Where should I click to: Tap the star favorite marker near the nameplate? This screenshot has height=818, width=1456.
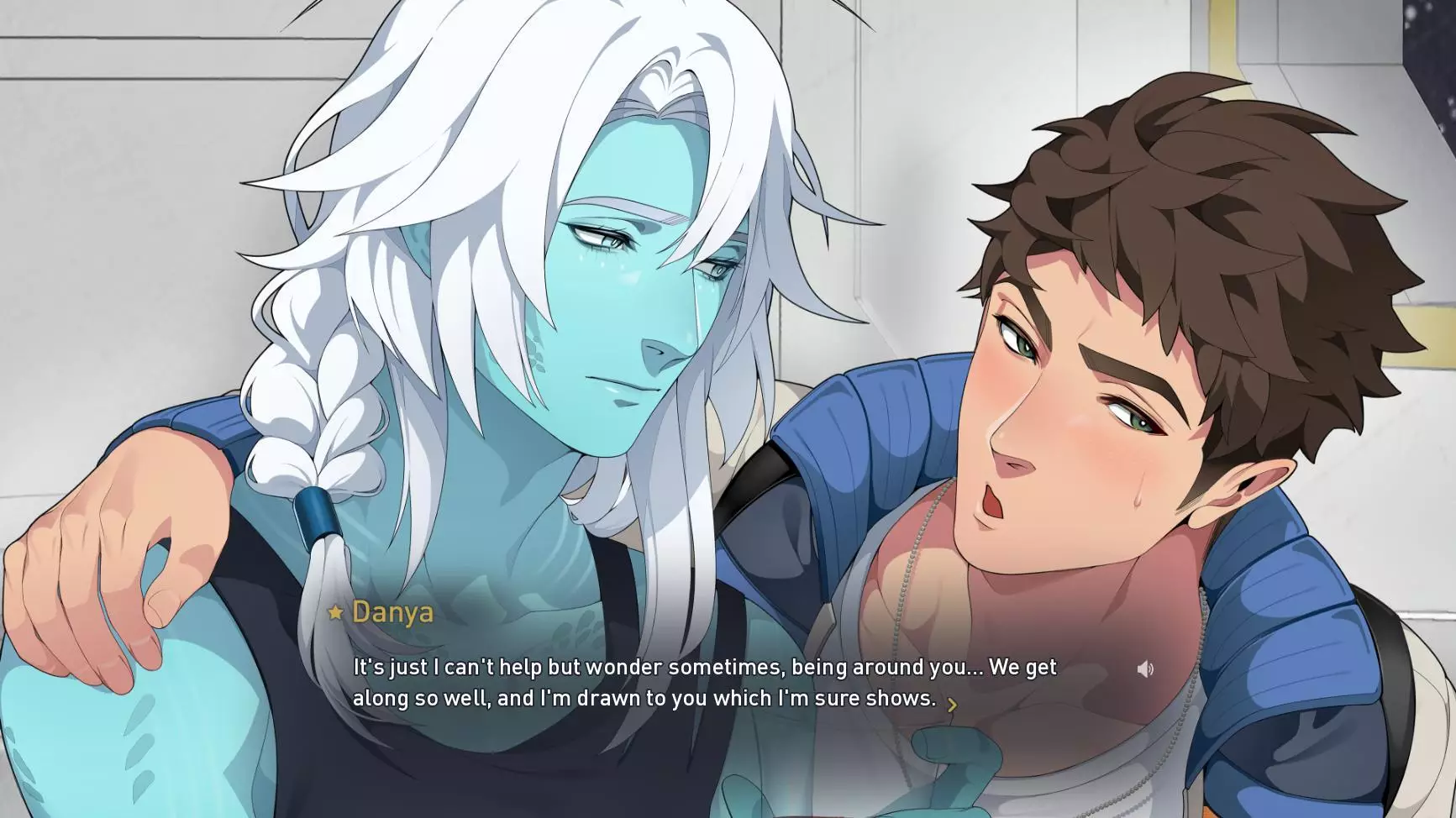(x=334, y=612)
